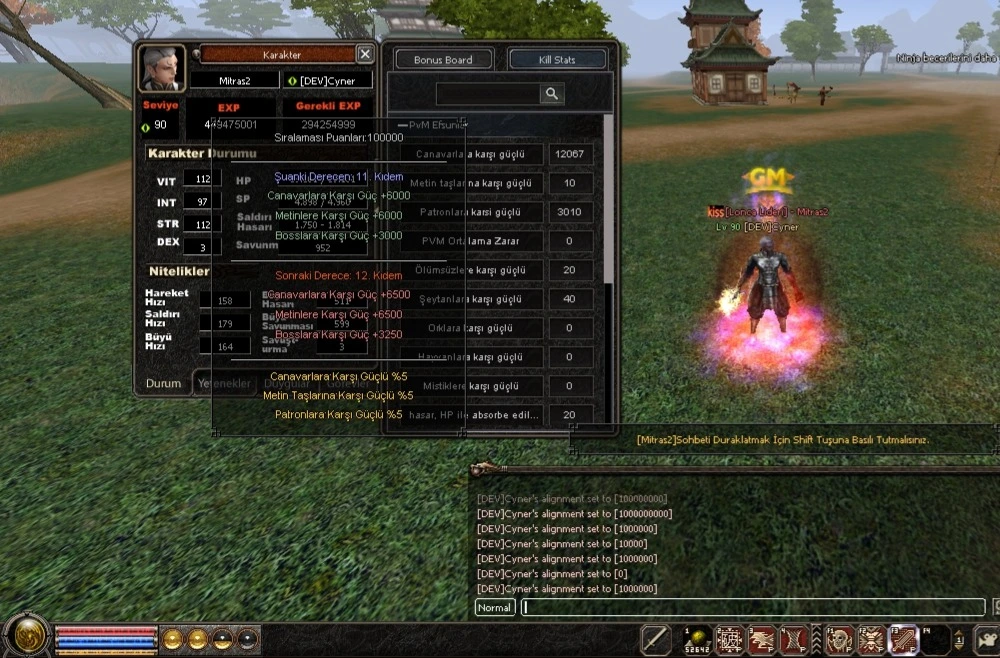Screen dimensions: 1000x658
Task: Click the character portrait in Karakter window
Action: [x=161, y=70]
